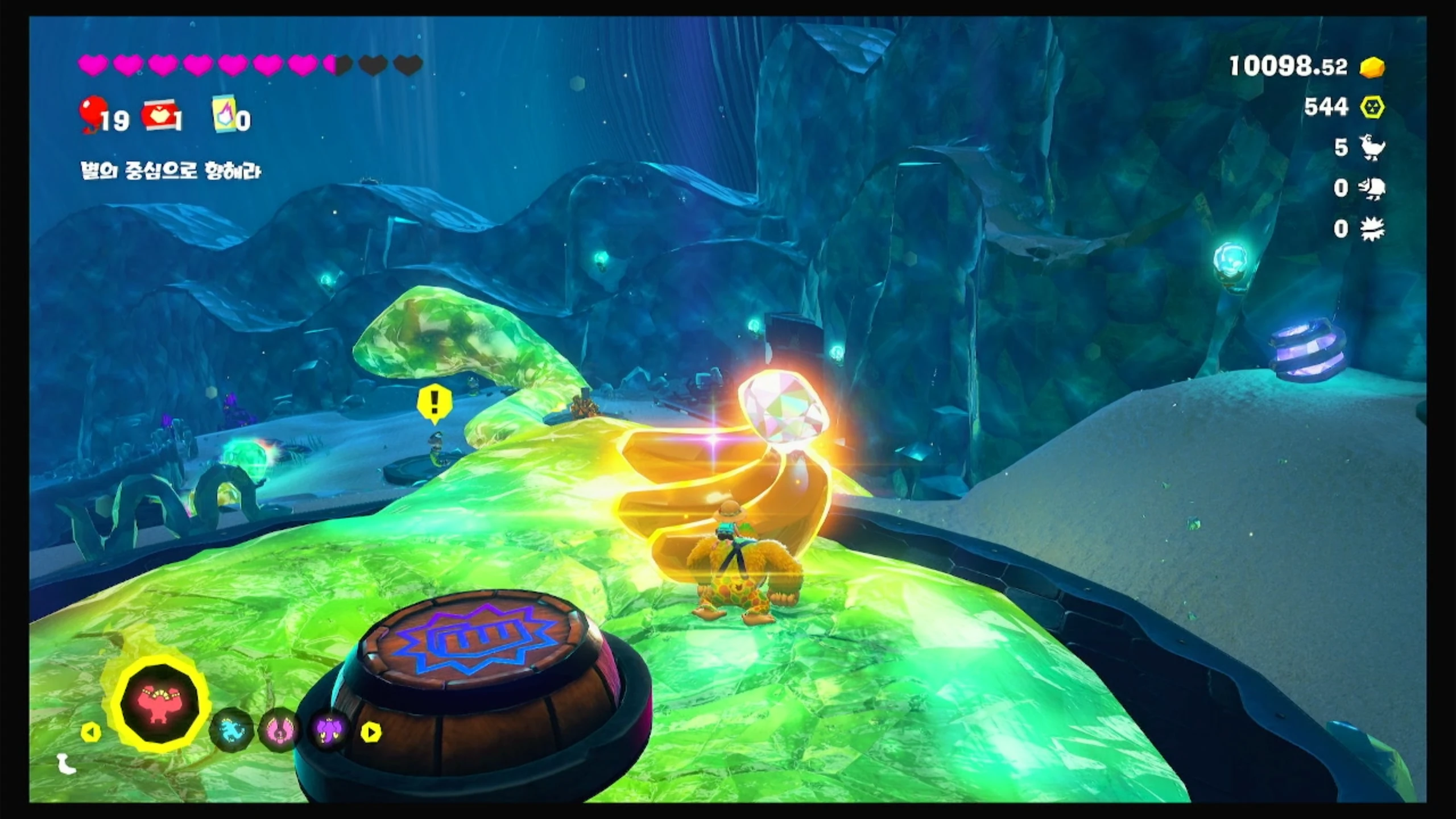Open the objective text below the items
This screenshot has height=819, width=1456.
pyautogui.click(x=171, y=171)
